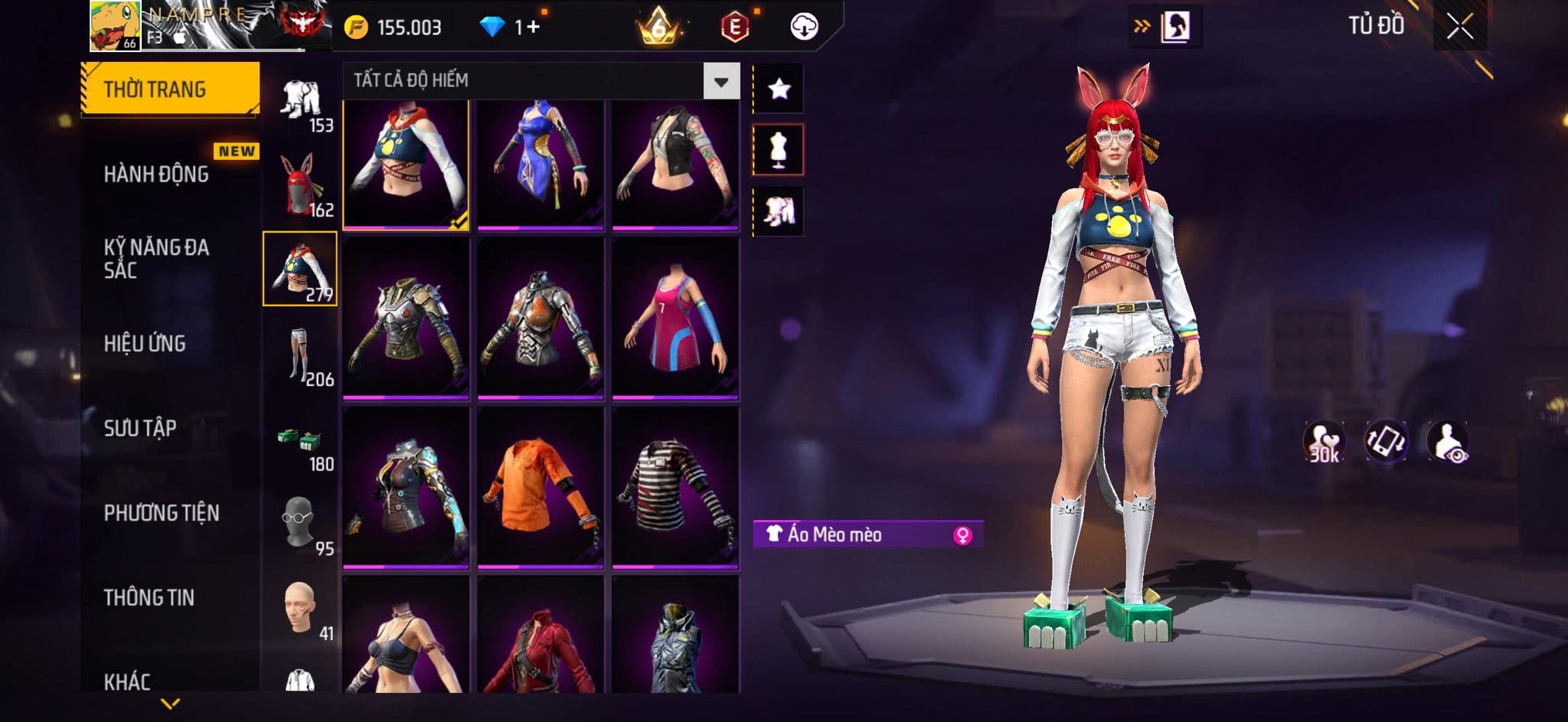Choose the blue dress top item
Screen dimensions: 1568x722
[541, 164]
